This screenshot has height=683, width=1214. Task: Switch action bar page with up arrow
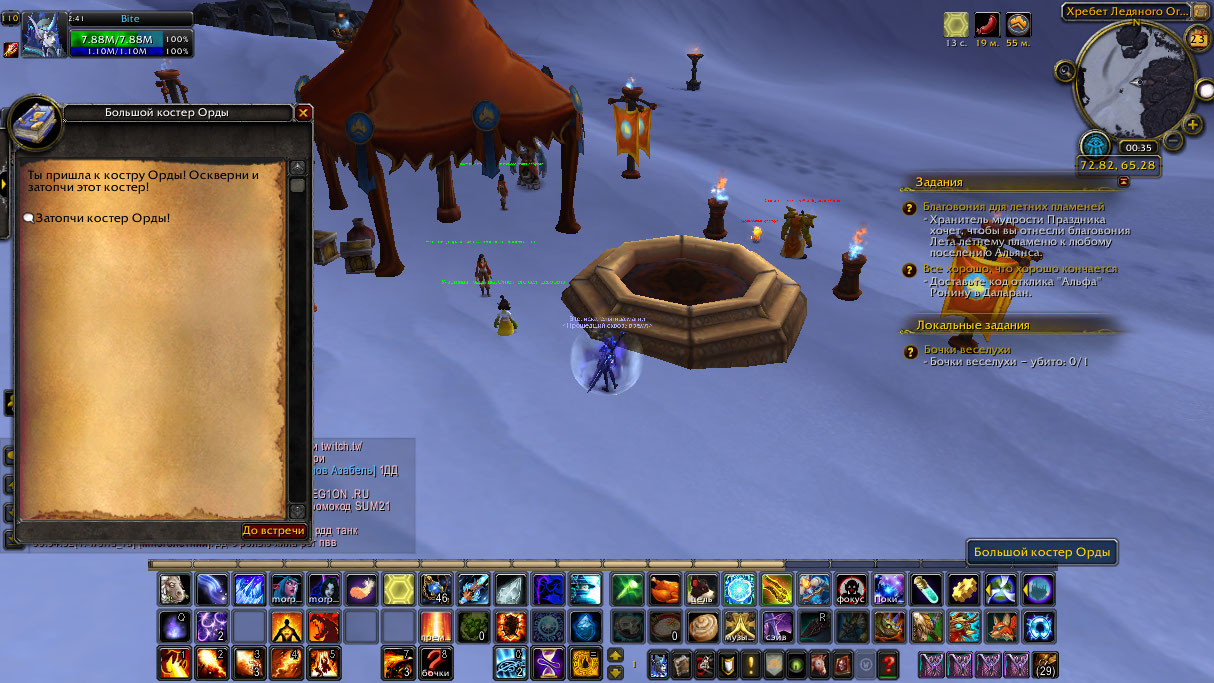coord(616,655)
